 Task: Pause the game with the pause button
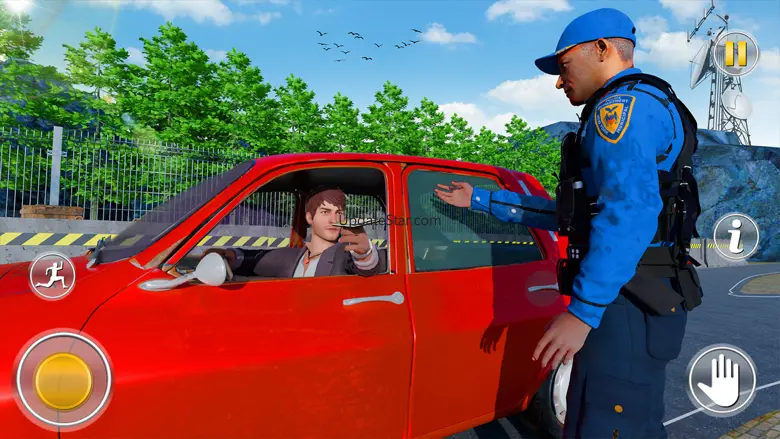[735, 54]
